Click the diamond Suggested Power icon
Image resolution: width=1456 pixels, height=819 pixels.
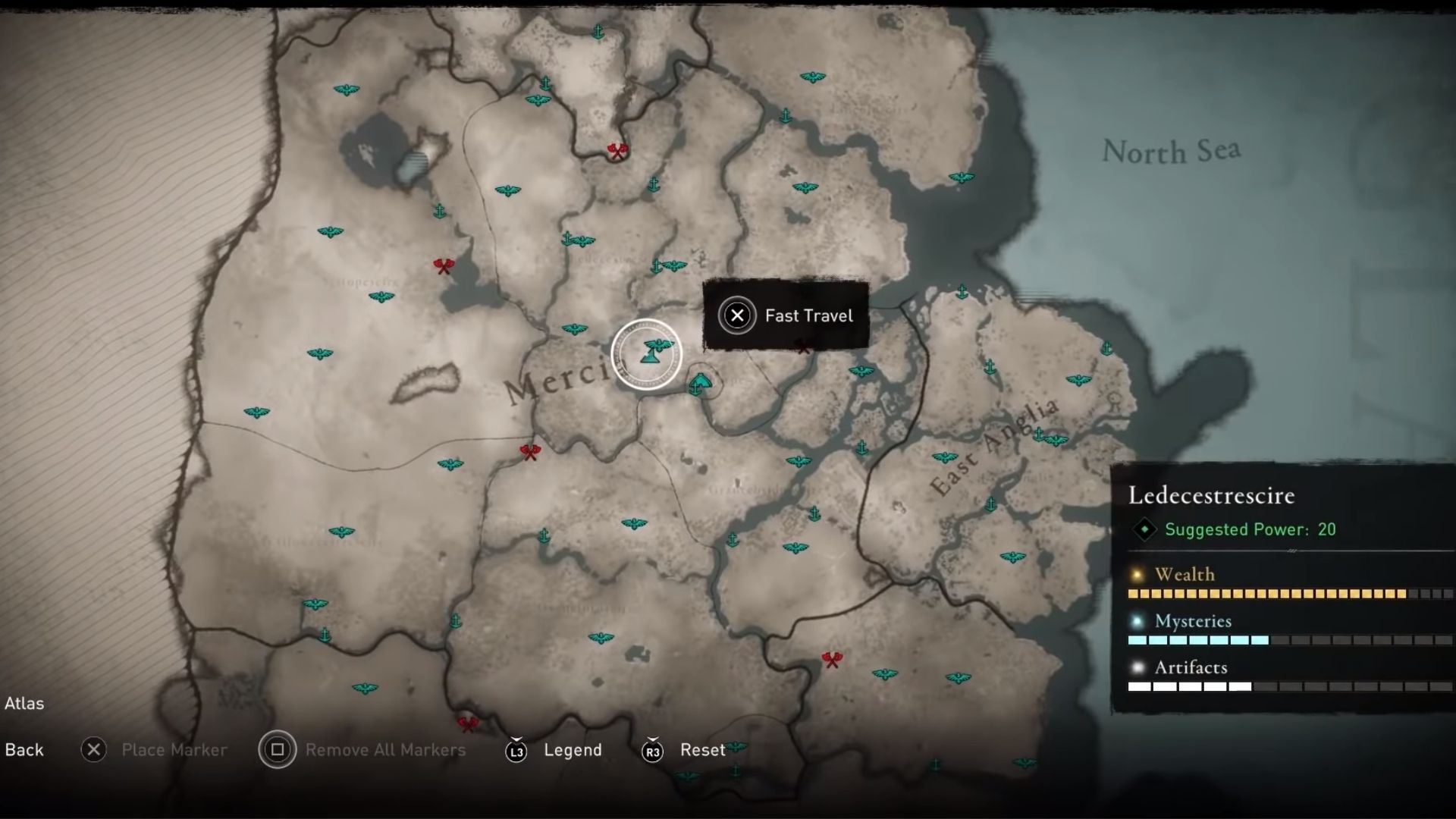1145,530
